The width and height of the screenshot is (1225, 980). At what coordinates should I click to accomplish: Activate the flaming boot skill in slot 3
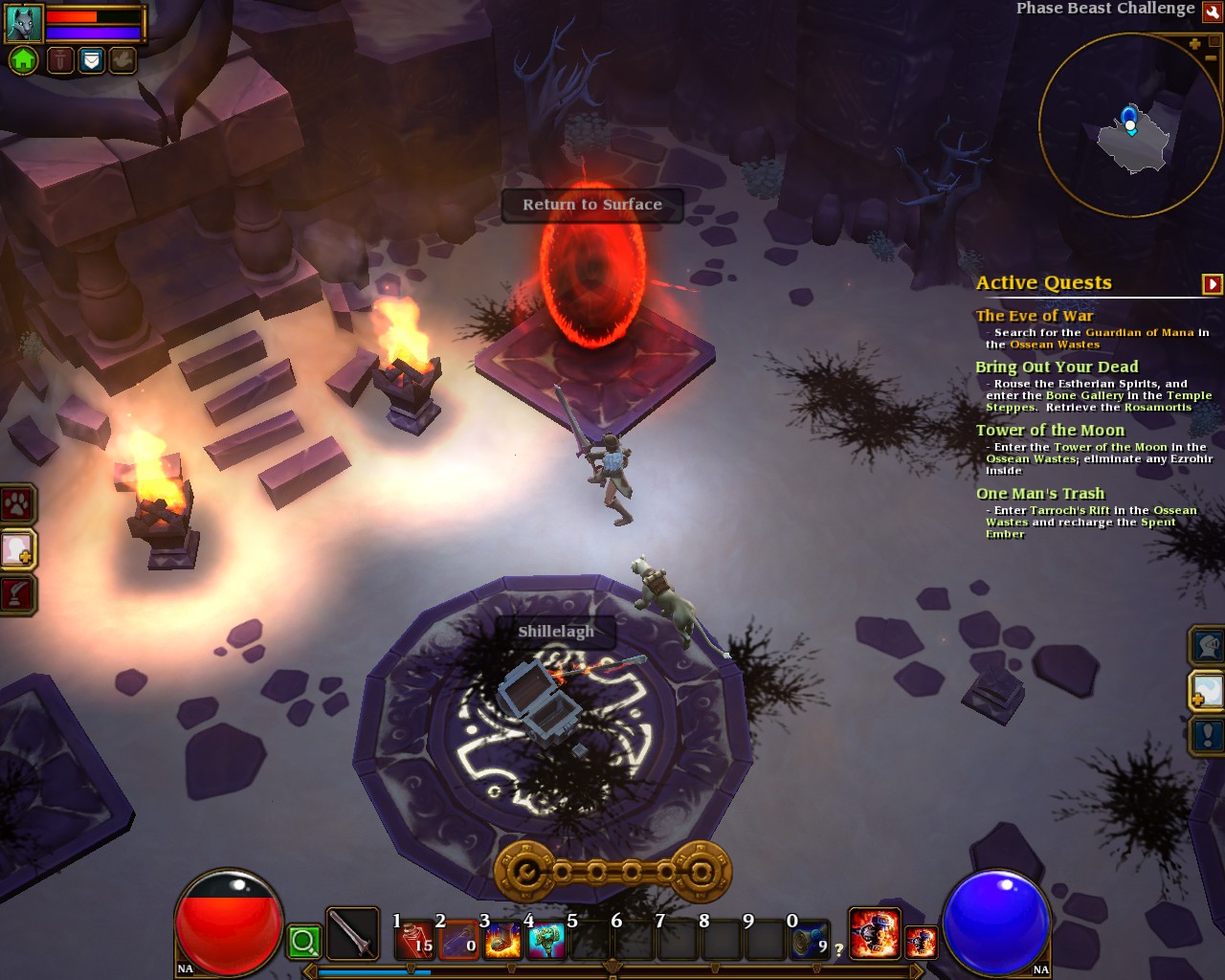[502, 940]
